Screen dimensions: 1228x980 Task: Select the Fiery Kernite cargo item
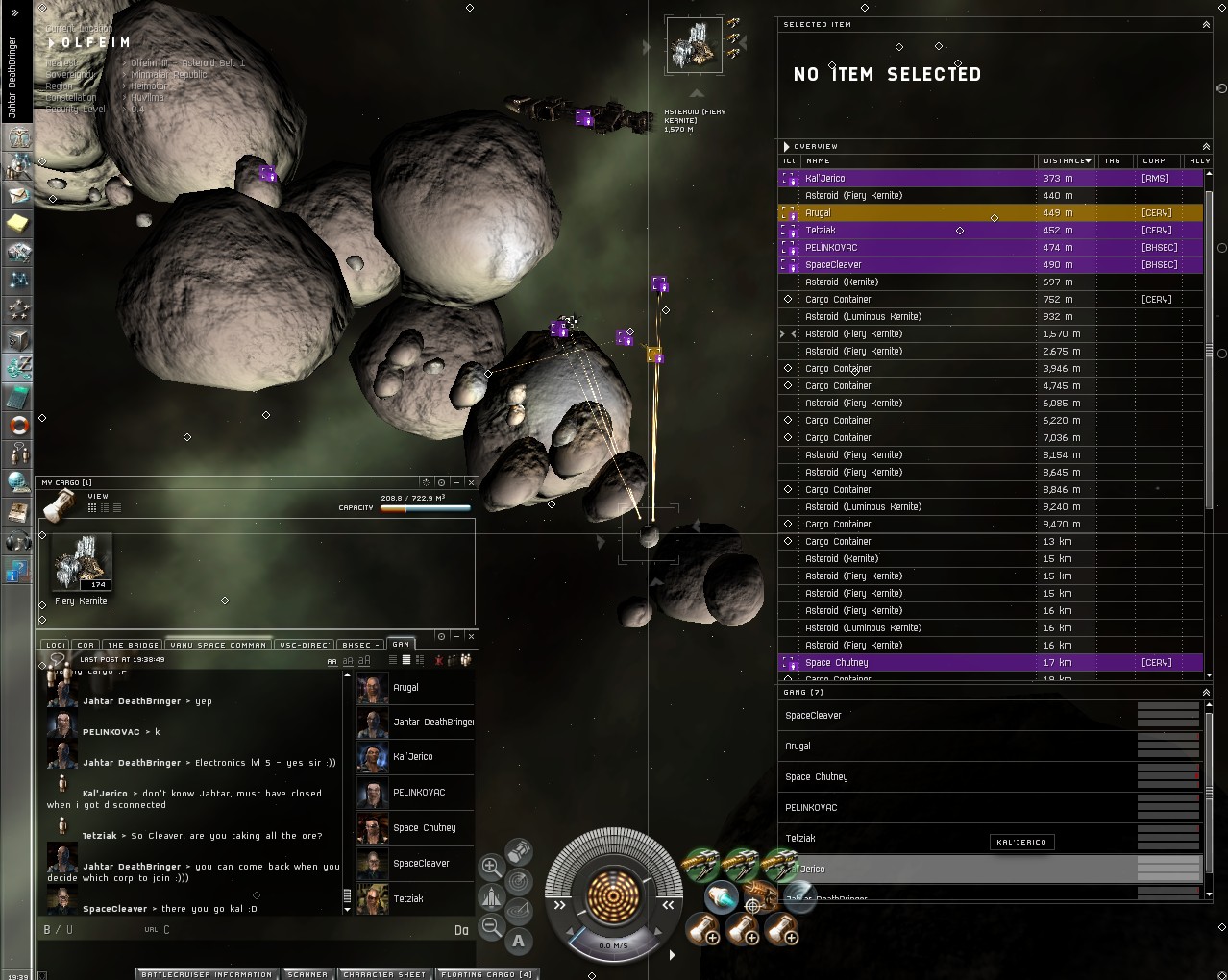pos(81,569)
